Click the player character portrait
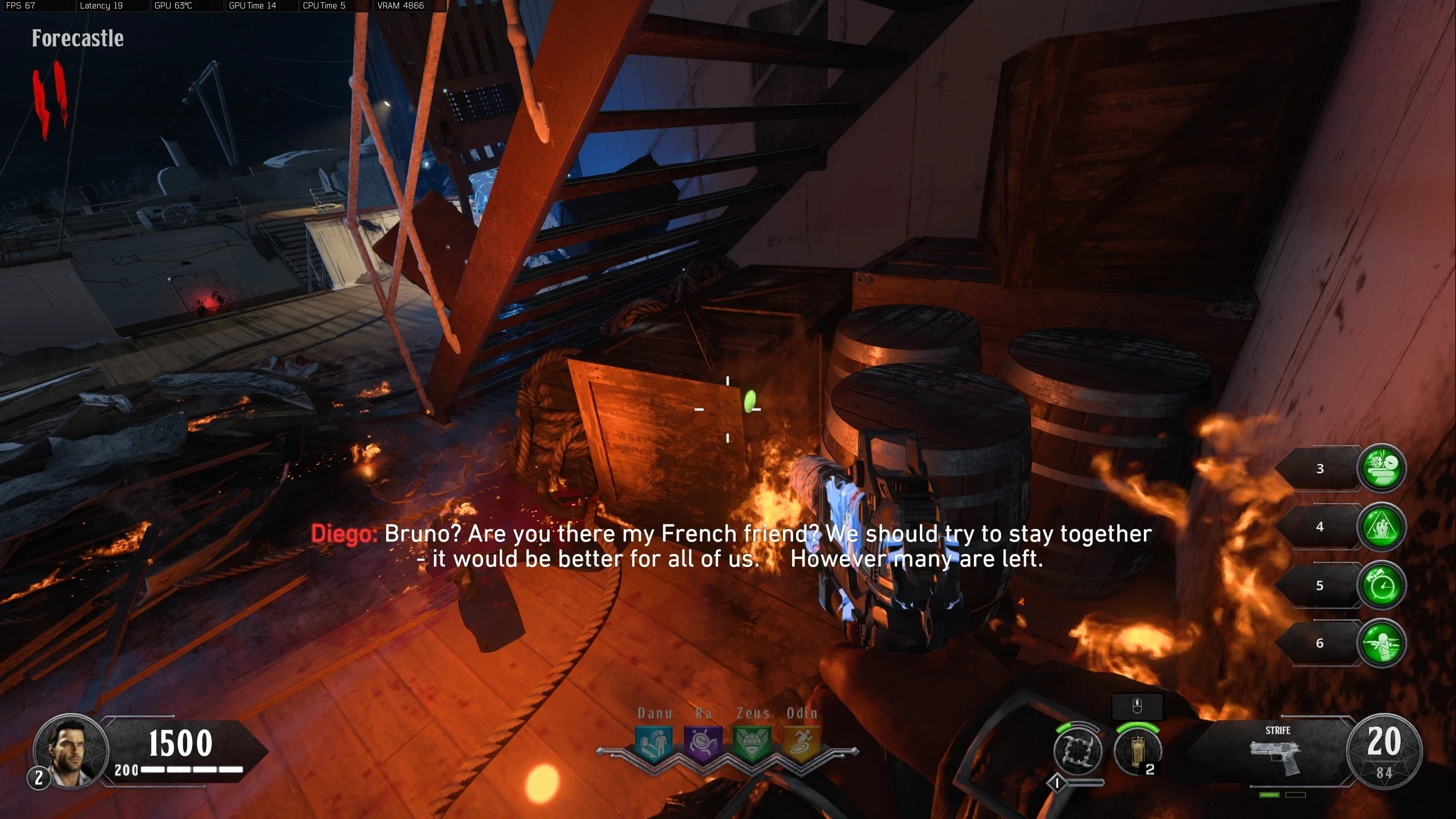1456x819 pixels. coord(71,750)
